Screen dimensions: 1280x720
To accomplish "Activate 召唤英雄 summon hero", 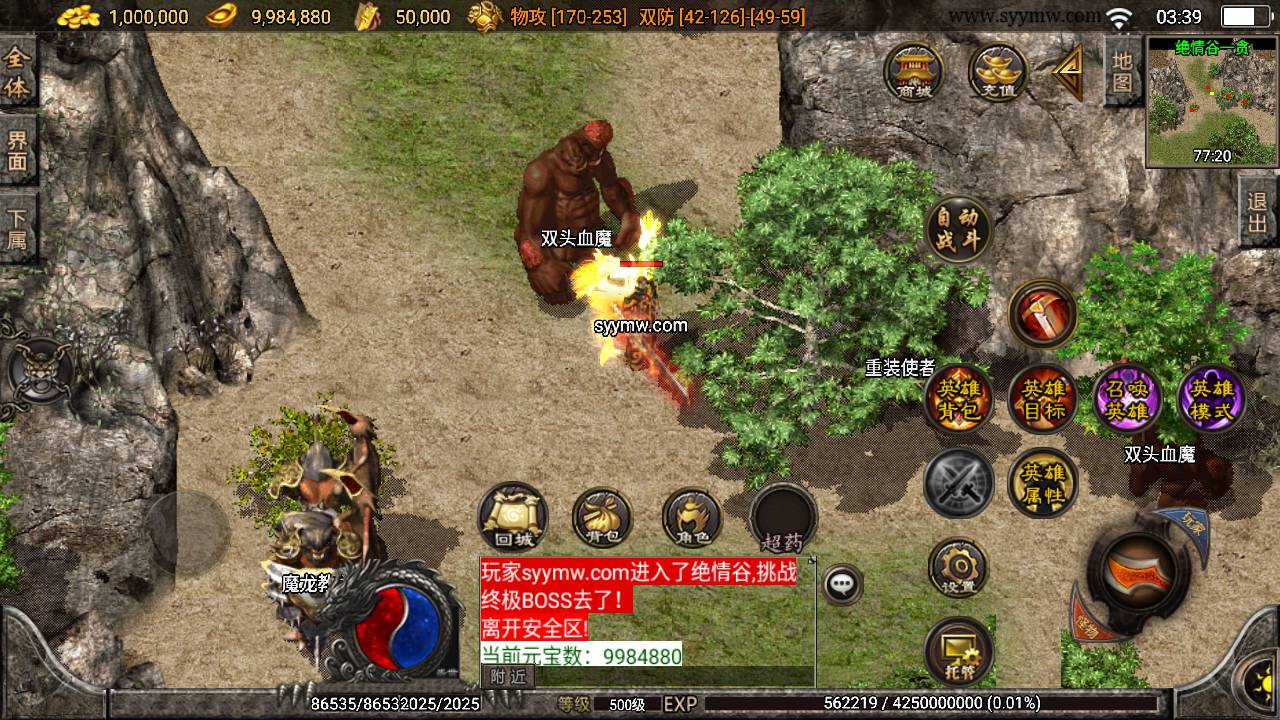I will [x=1127, y=398].
